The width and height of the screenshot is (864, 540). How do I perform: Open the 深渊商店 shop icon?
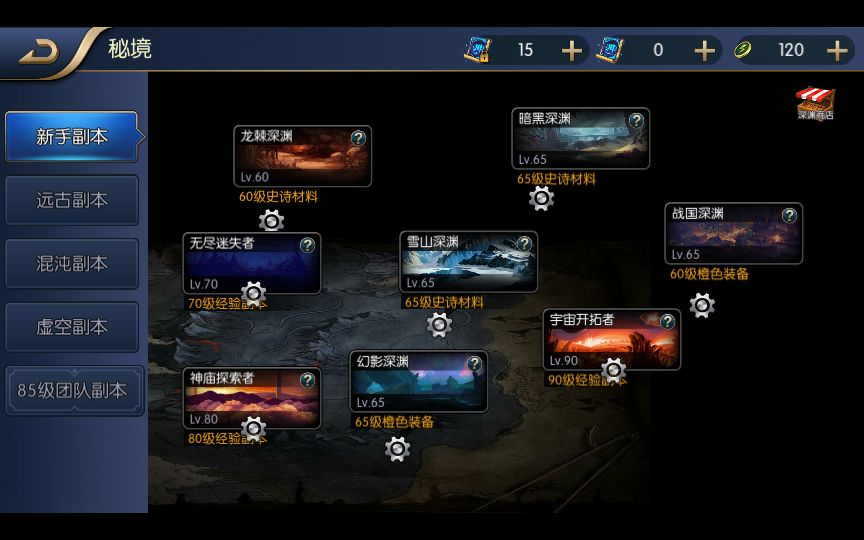pyautogui.click(x=815, y=104)
